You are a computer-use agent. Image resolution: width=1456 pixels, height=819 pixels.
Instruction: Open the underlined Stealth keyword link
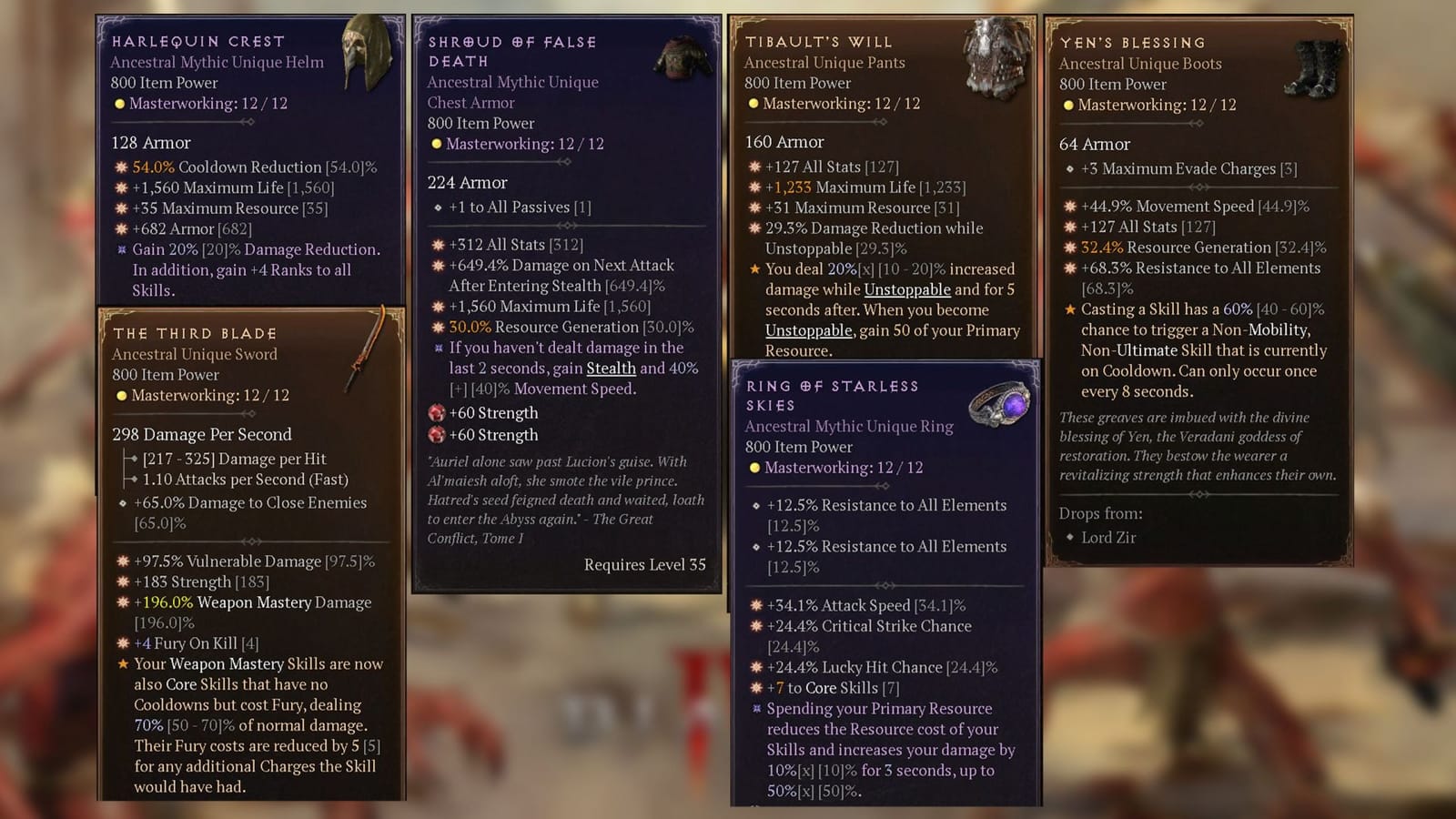(x=611, y=368)
